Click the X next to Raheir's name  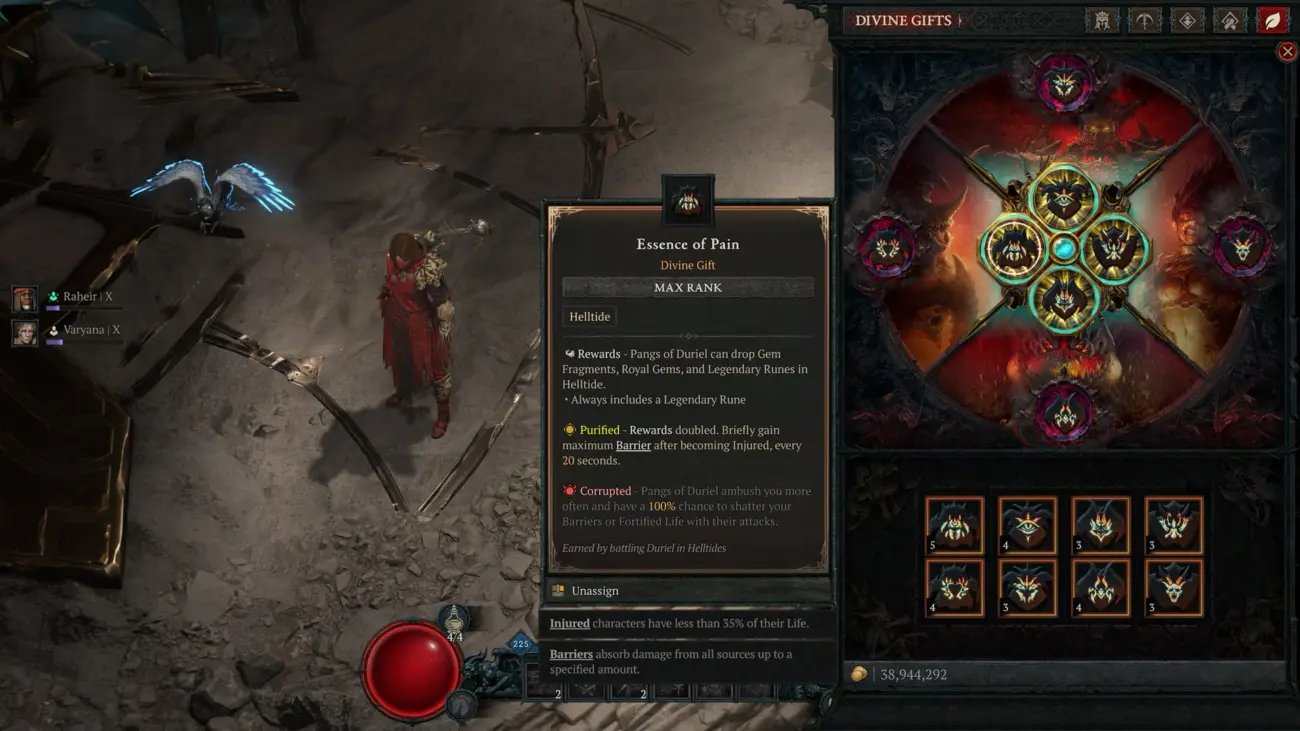111,296
